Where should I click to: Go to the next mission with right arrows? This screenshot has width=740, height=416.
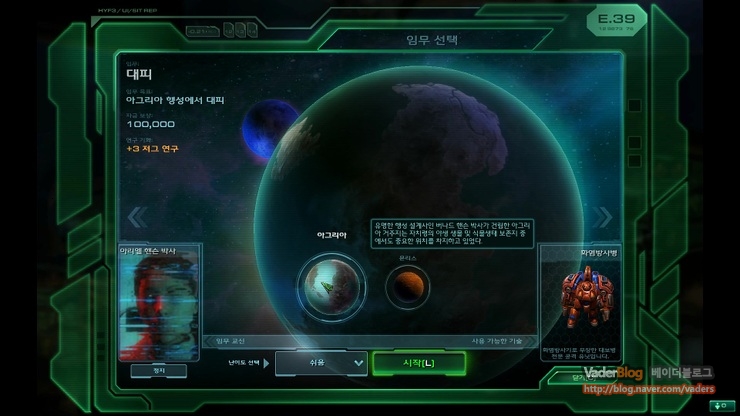[x=603, y=217]
